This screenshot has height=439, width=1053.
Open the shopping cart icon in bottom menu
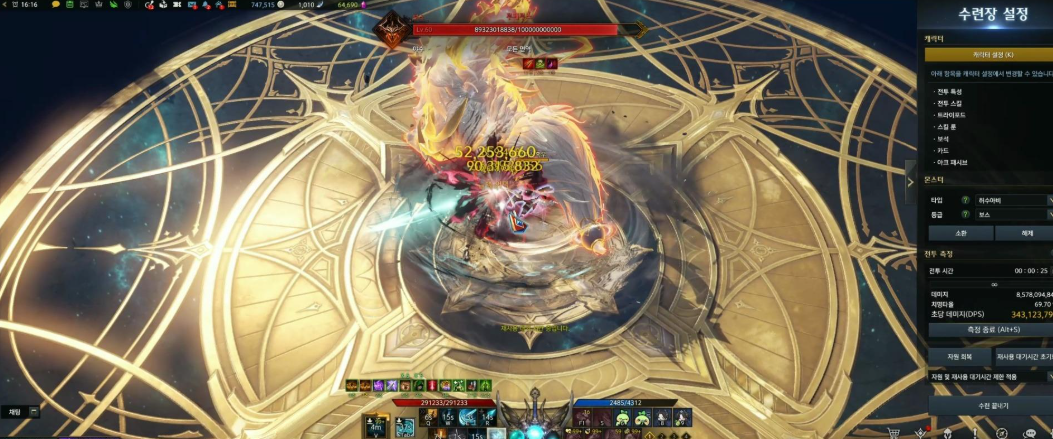[x=895, y=432]
